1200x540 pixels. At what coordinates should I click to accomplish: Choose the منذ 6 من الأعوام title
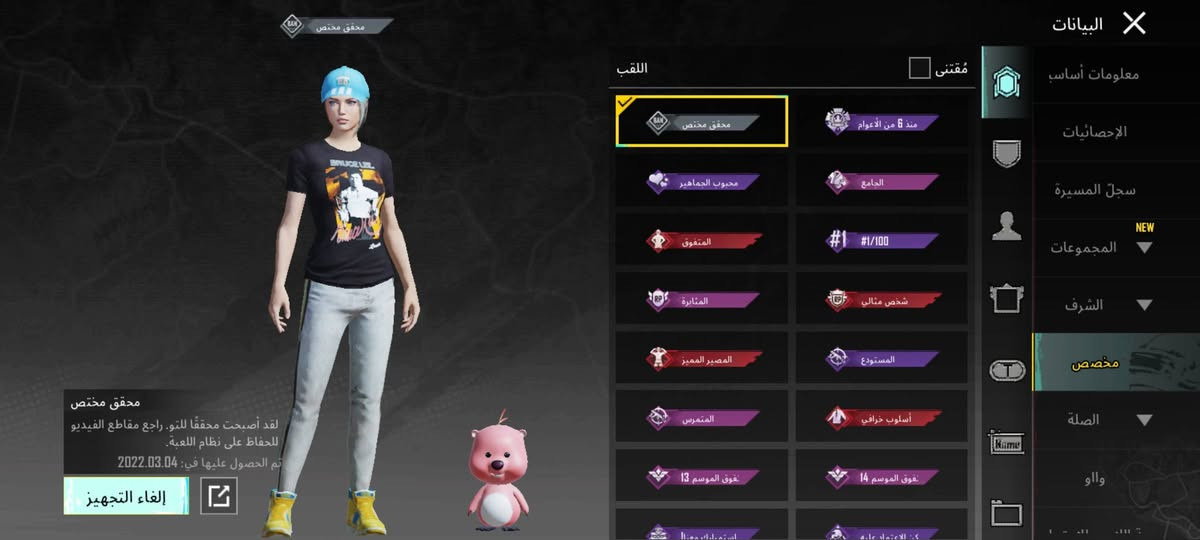(883, 122)
